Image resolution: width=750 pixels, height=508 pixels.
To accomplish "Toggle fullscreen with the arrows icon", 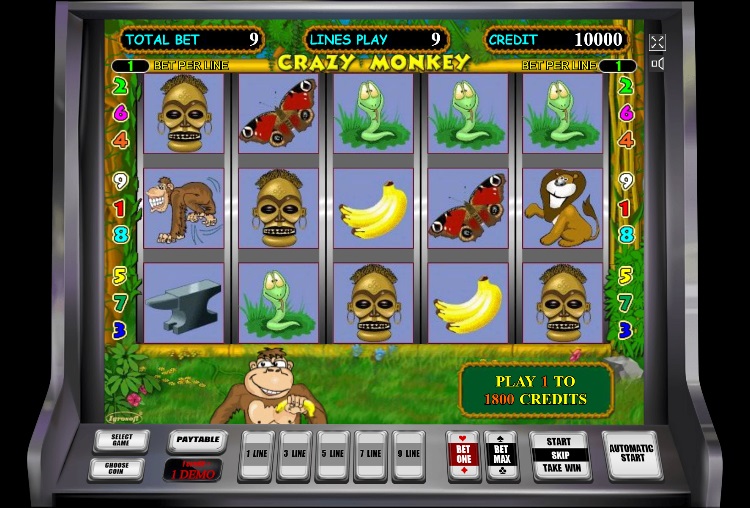I will [657, 42].
